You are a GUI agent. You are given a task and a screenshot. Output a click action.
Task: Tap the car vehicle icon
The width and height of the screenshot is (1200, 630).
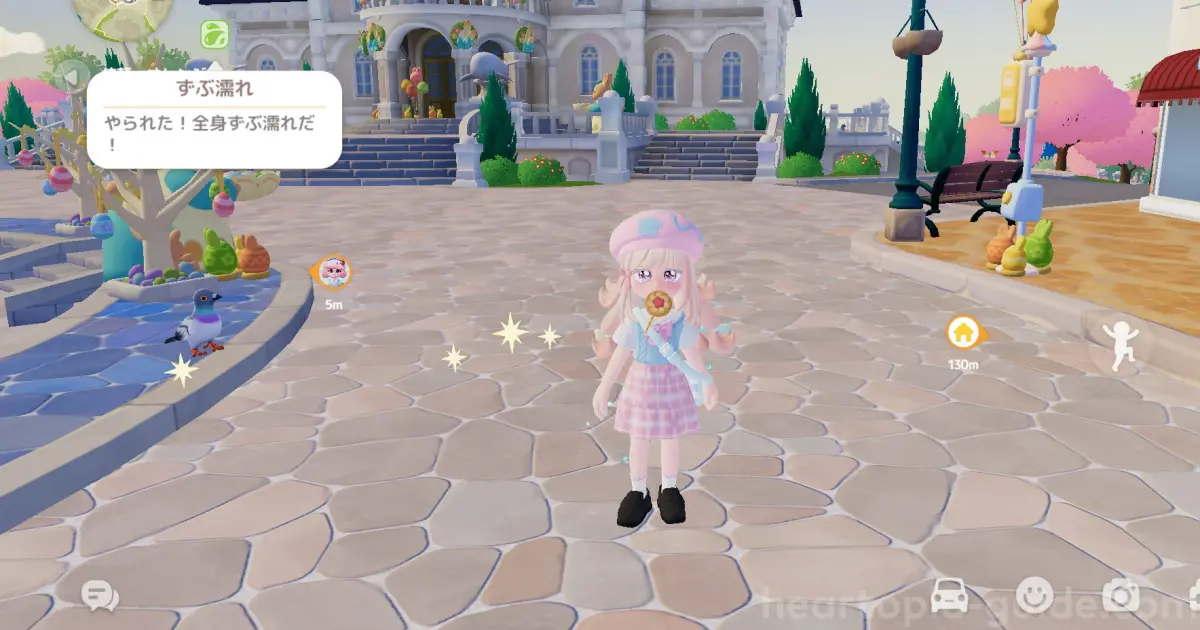(x=949, y=596)
